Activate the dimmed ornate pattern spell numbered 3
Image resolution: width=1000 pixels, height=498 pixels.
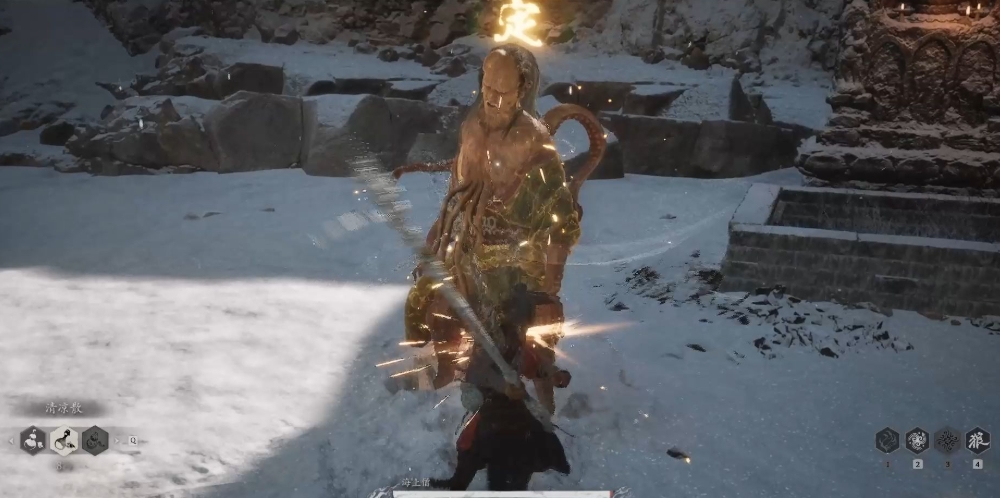click(x=947, y=440)
